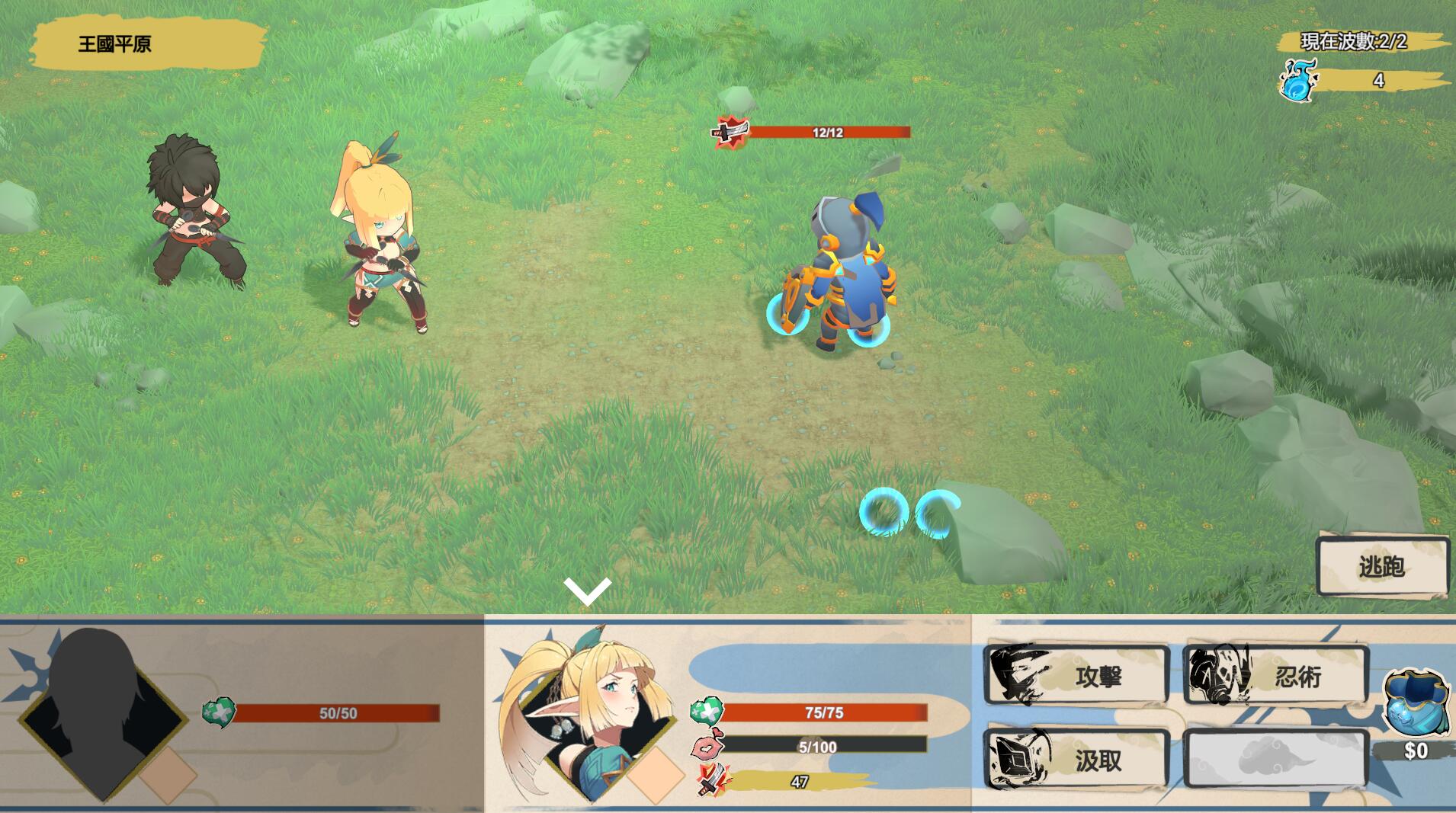The height and width of the screenshot is (813, 1456).
Task: Use the 汲取 drain command
Action: [x=1076, y=760]
